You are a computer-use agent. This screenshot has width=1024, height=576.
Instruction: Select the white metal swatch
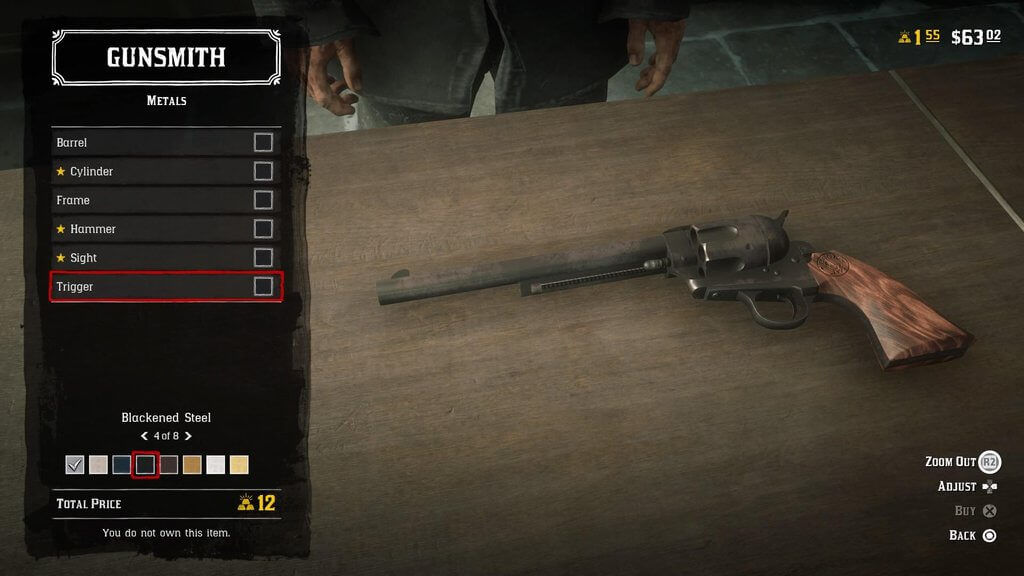216,465
